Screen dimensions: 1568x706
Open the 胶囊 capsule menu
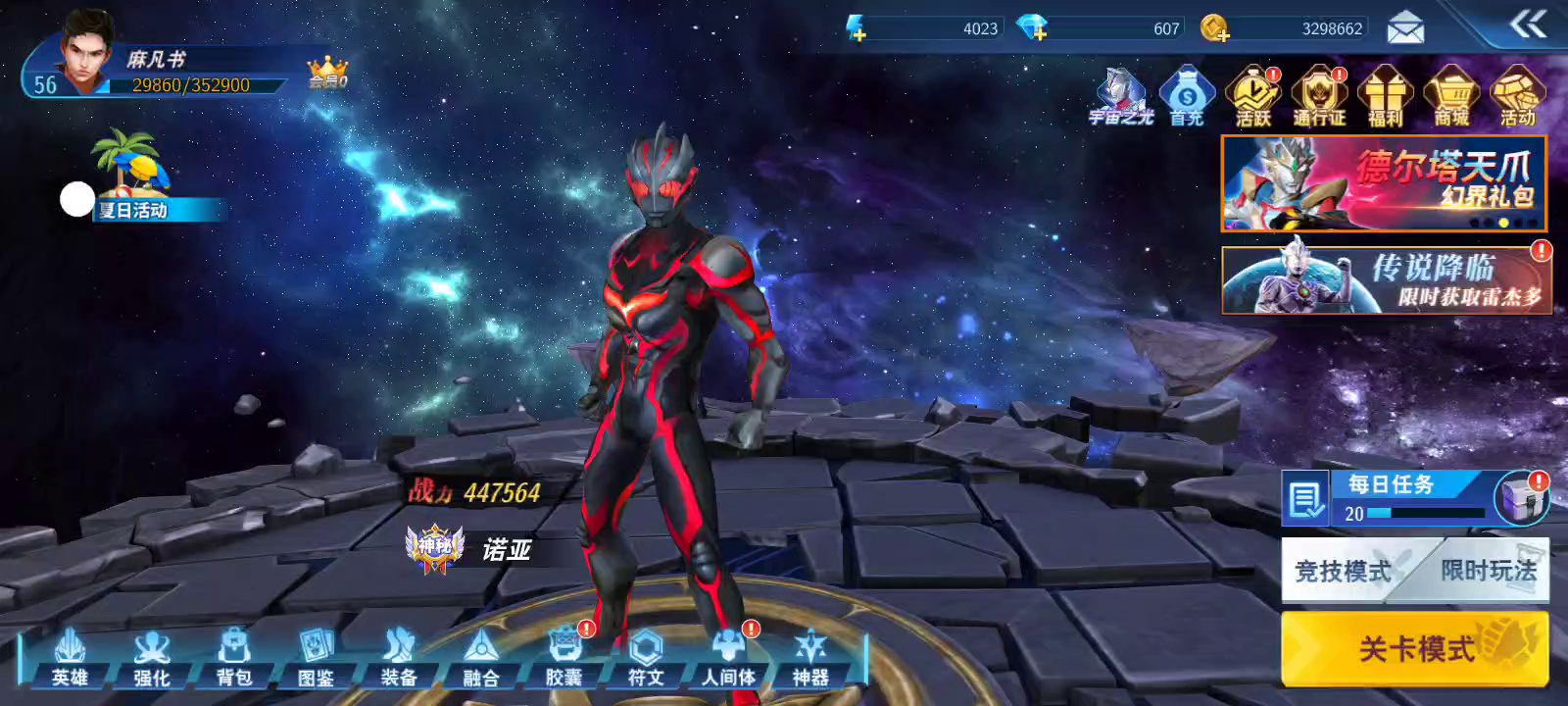[563, 658]
